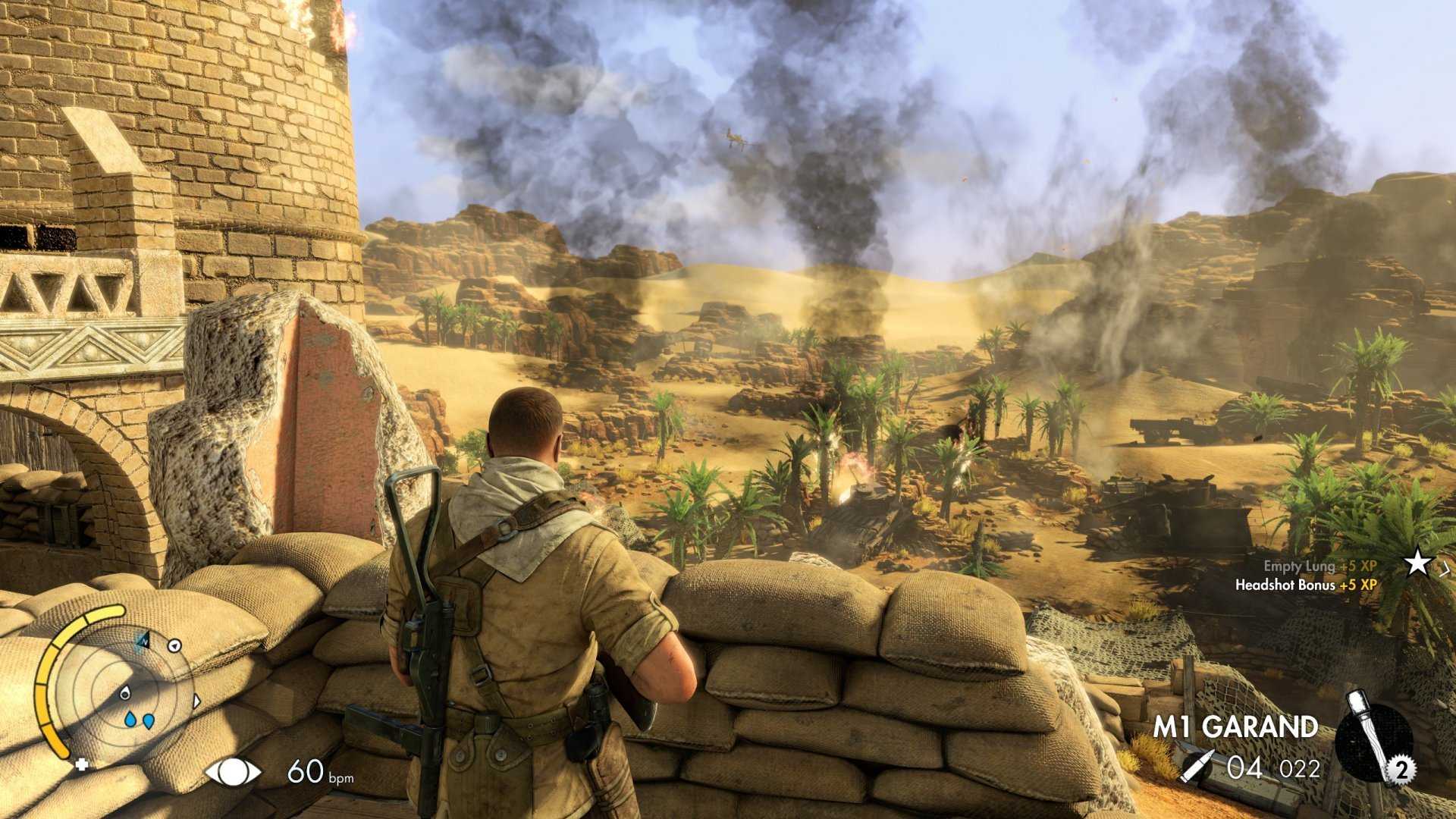1456x819 pixels.
Task: Click the north compass marker on the minimap
Action: tap(144, 641)
